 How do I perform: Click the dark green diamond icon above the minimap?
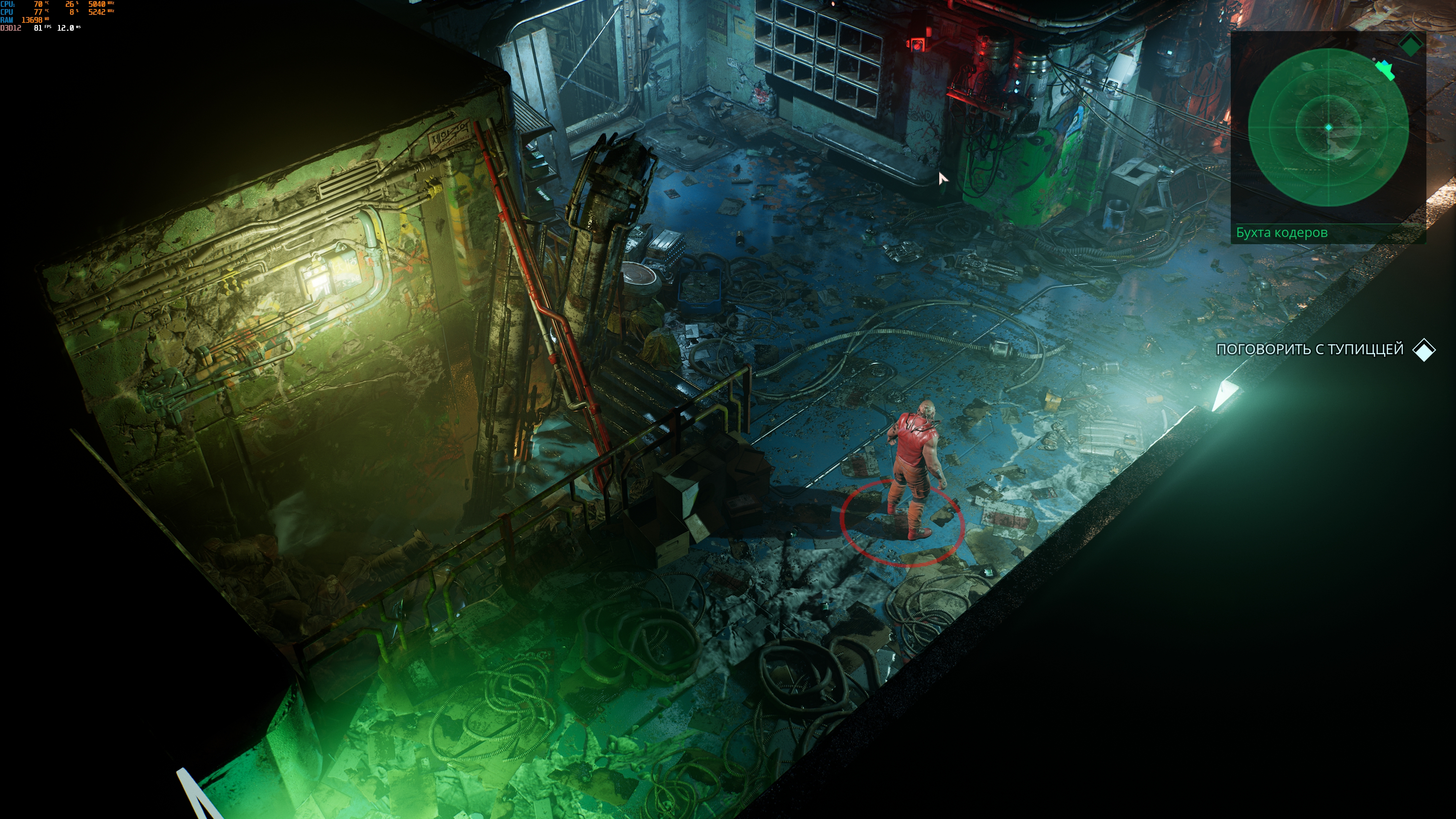(1411, 45)
